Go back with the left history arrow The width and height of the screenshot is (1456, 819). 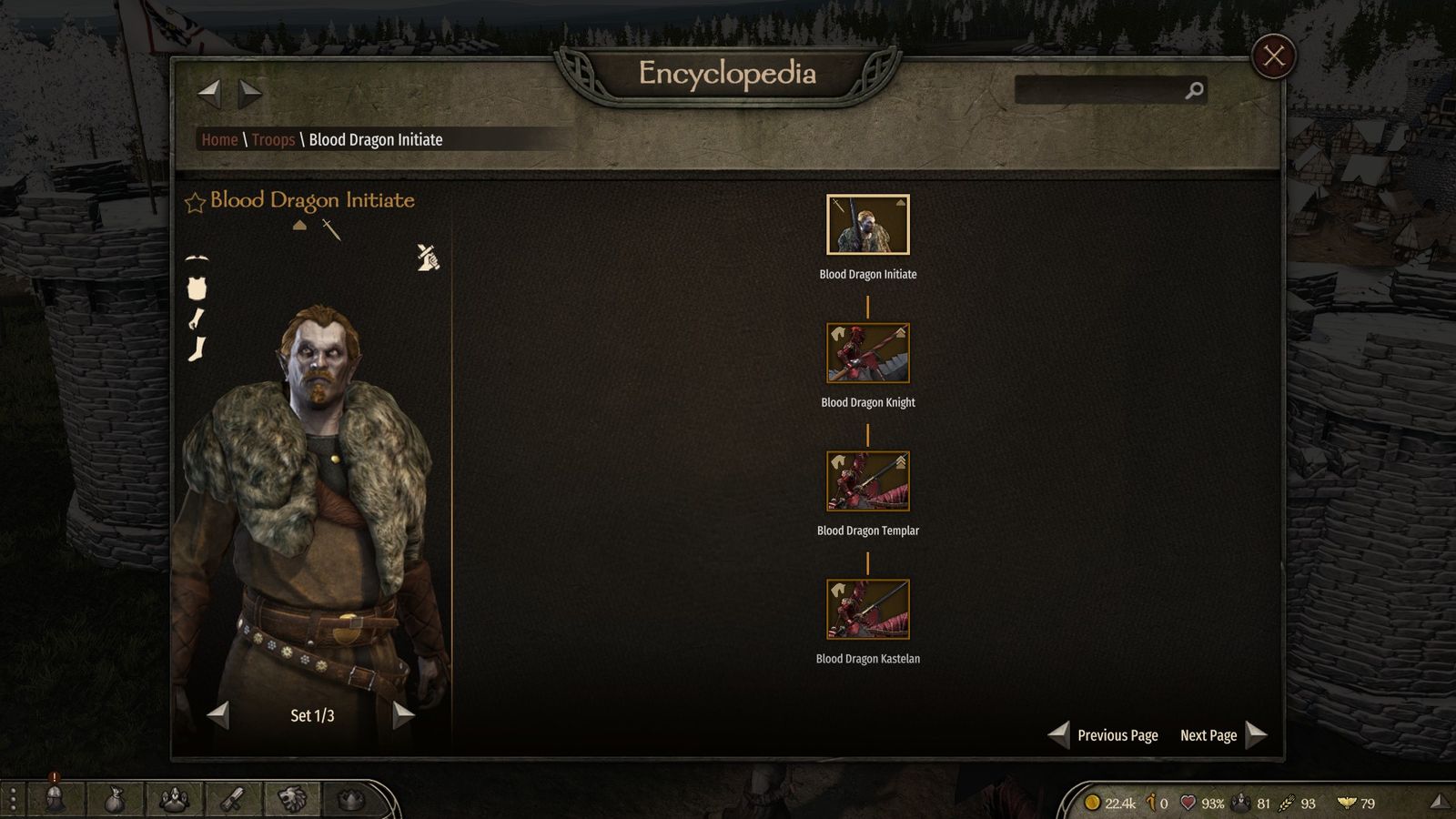209,92
